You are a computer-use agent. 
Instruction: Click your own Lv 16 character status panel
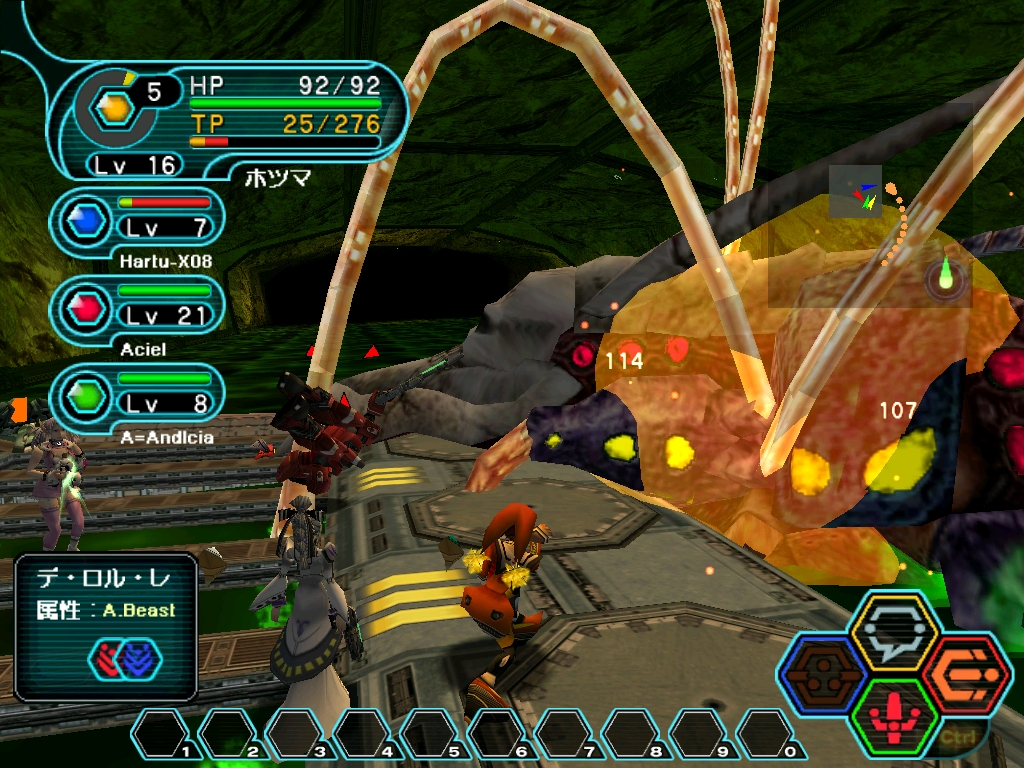coord(228,120)
